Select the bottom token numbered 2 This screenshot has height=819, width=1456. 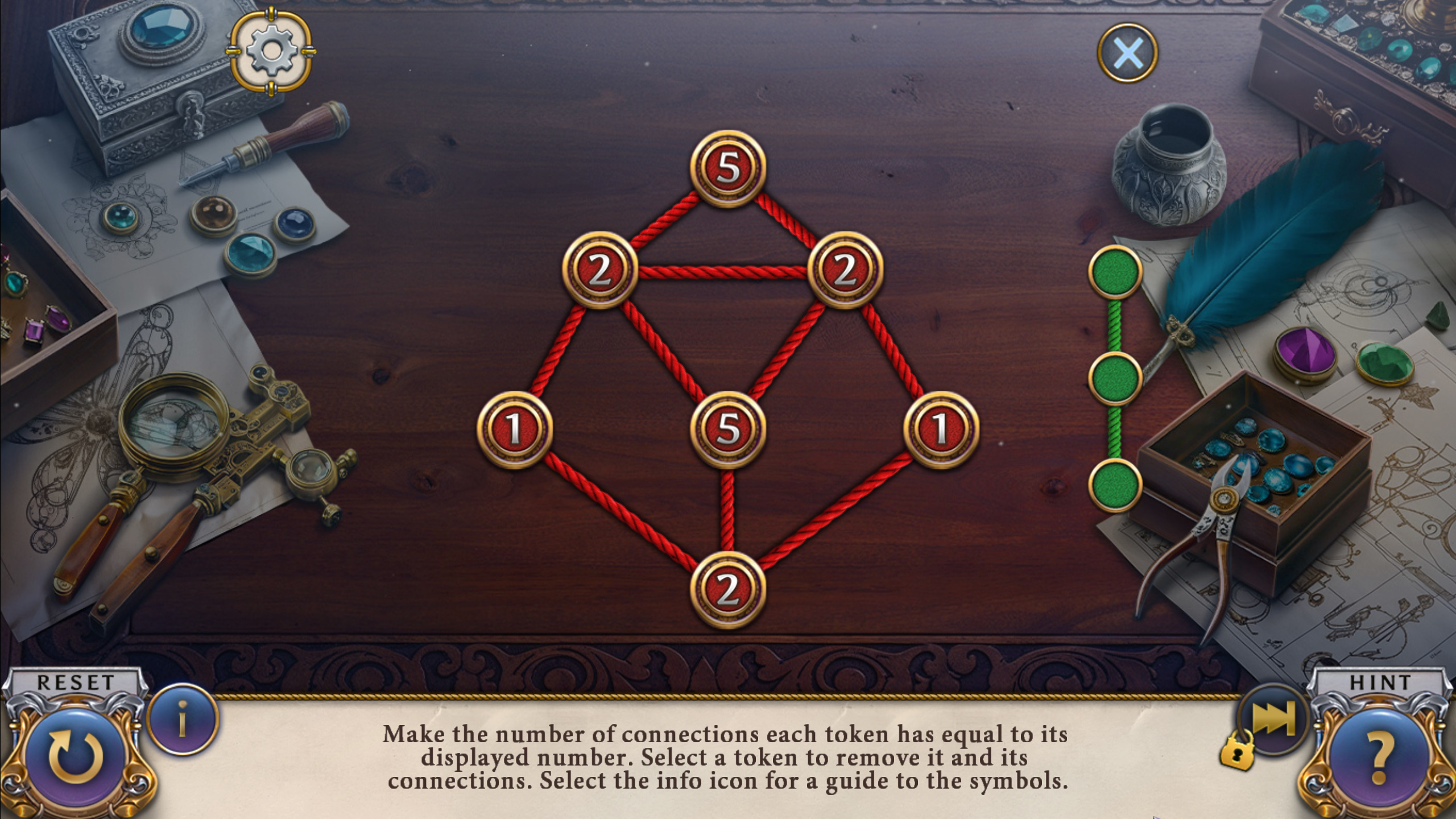pos(728,589)
